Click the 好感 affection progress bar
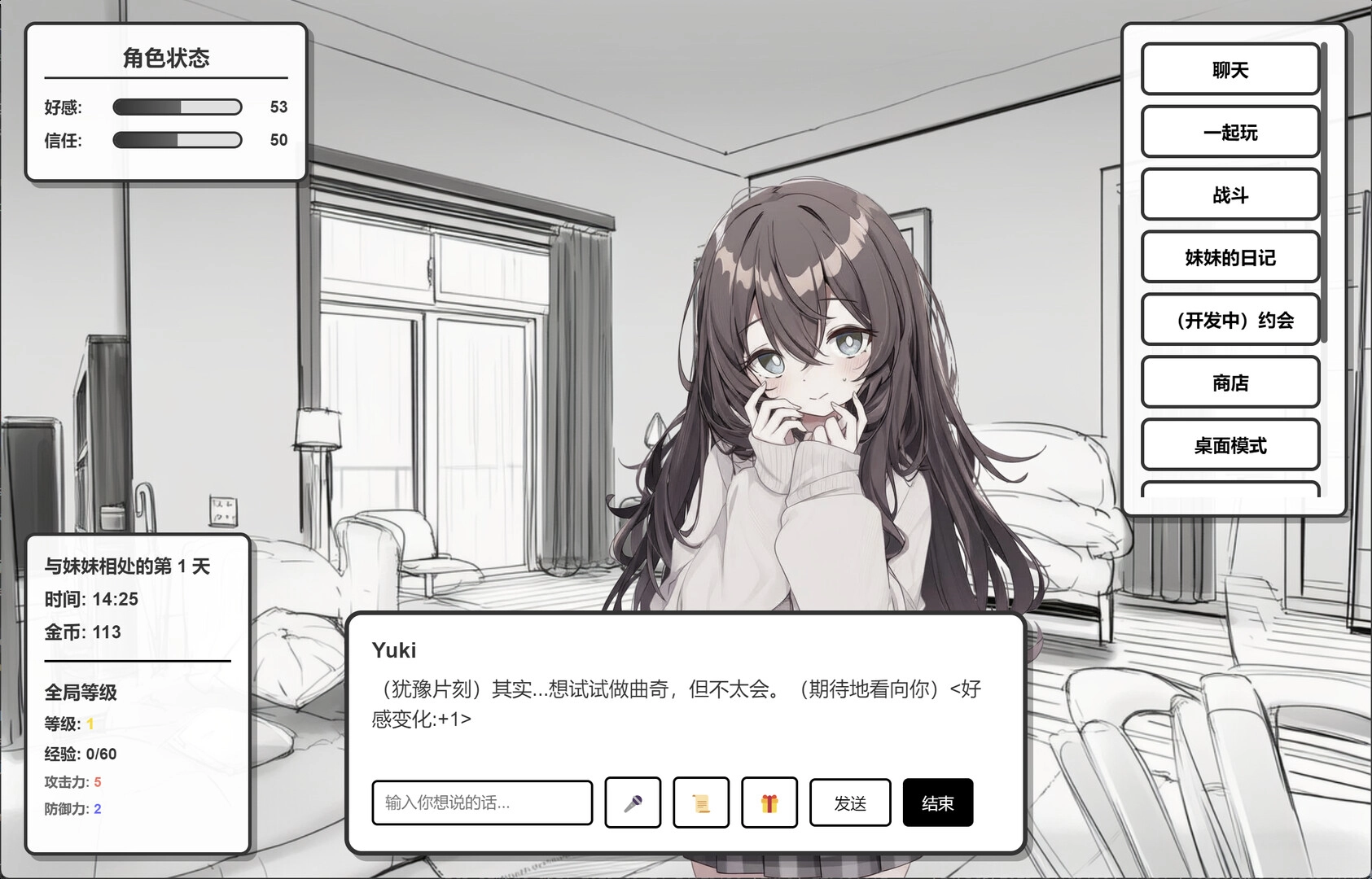This screenshot has width=1372, height=879. pos(178,107)
